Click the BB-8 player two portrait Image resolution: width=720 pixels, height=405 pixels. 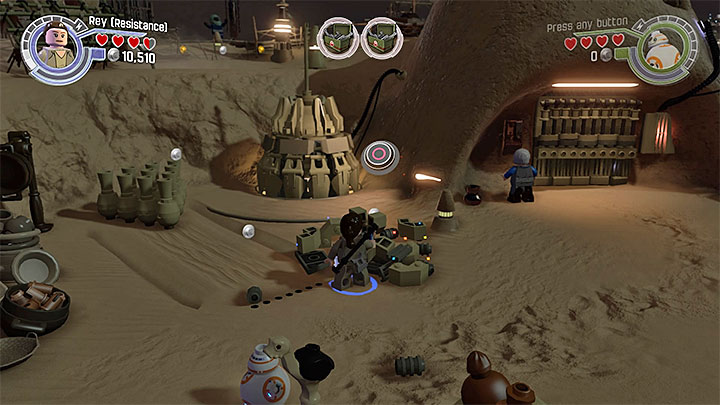[x=664, y=44]
